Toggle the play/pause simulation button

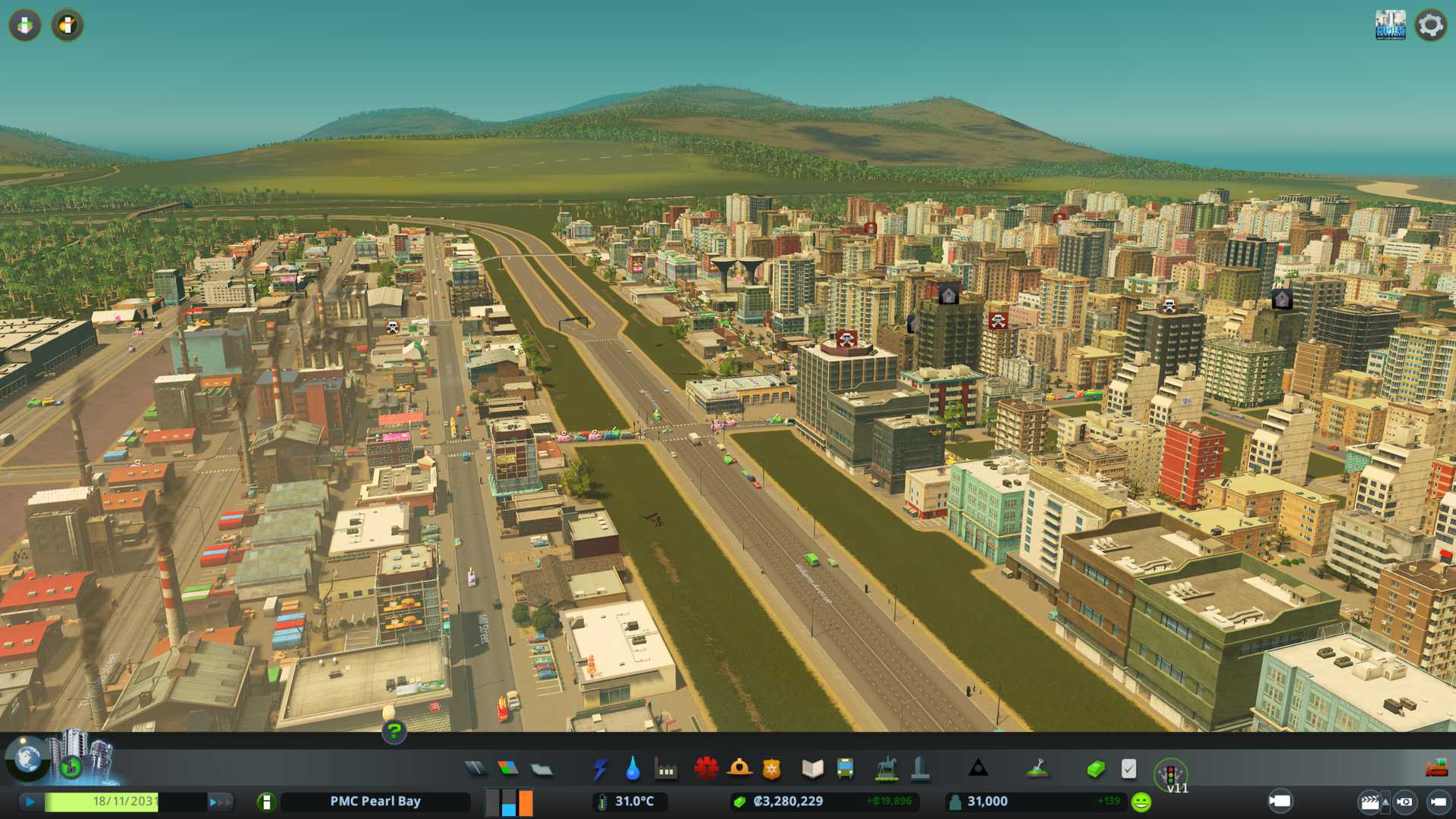coord(30,802)
